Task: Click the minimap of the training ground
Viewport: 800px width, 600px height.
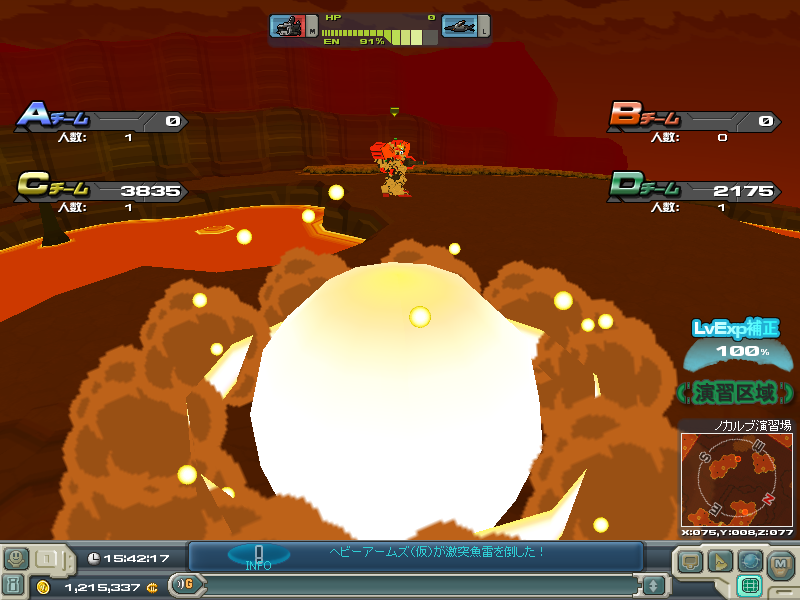Action: [x=736, y=480]
